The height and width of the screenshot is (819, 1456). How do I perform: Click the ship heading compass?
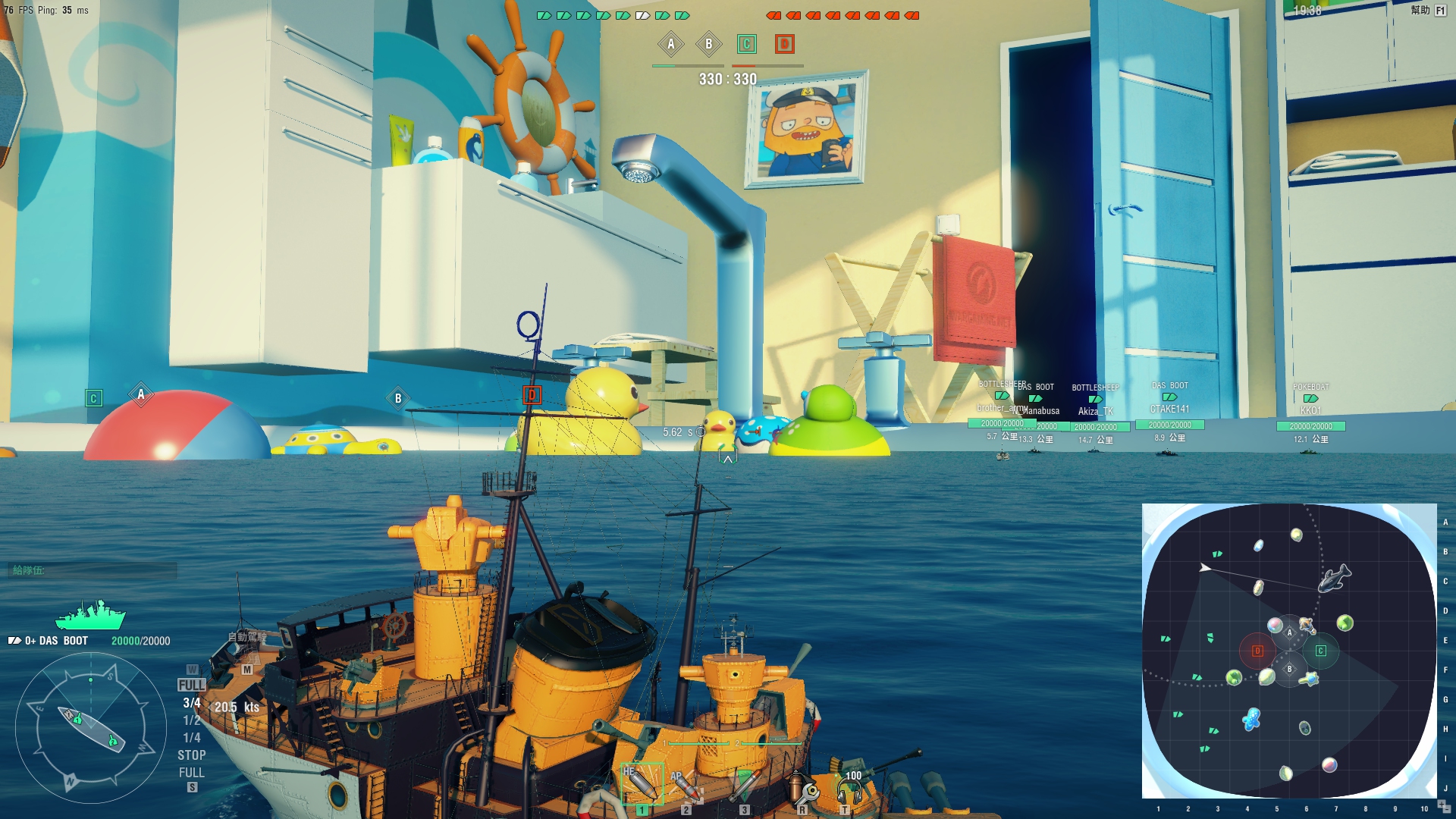91,728
